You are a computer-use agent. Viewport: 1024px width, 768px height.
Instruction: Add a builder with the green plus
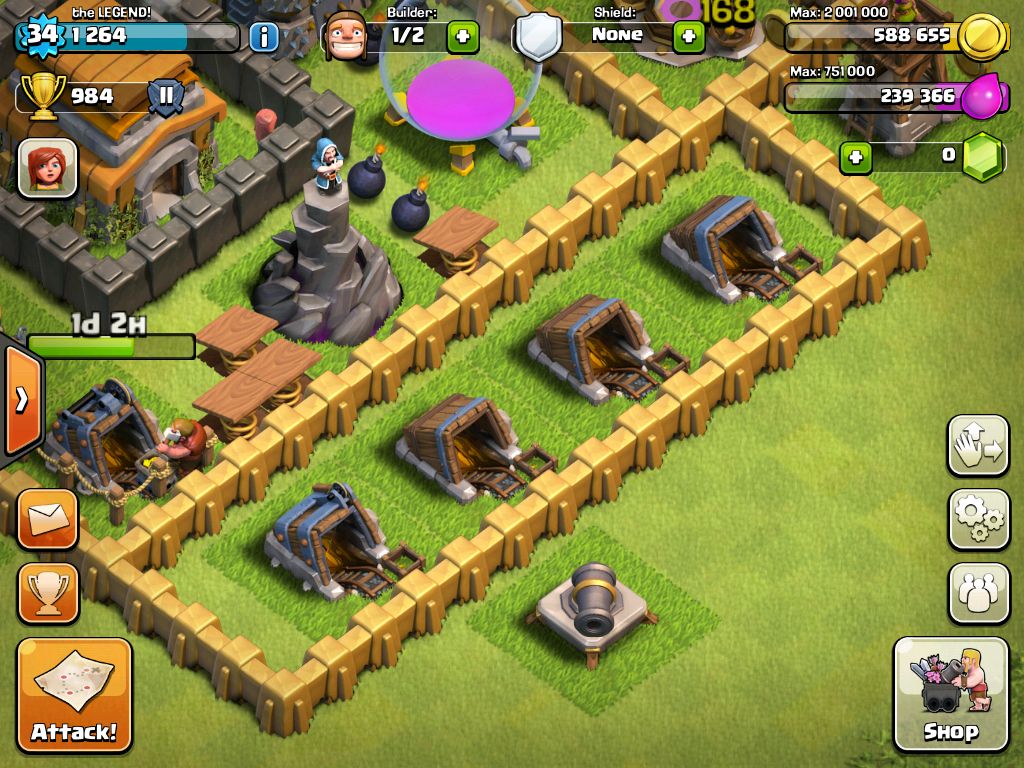coord(462,37)
